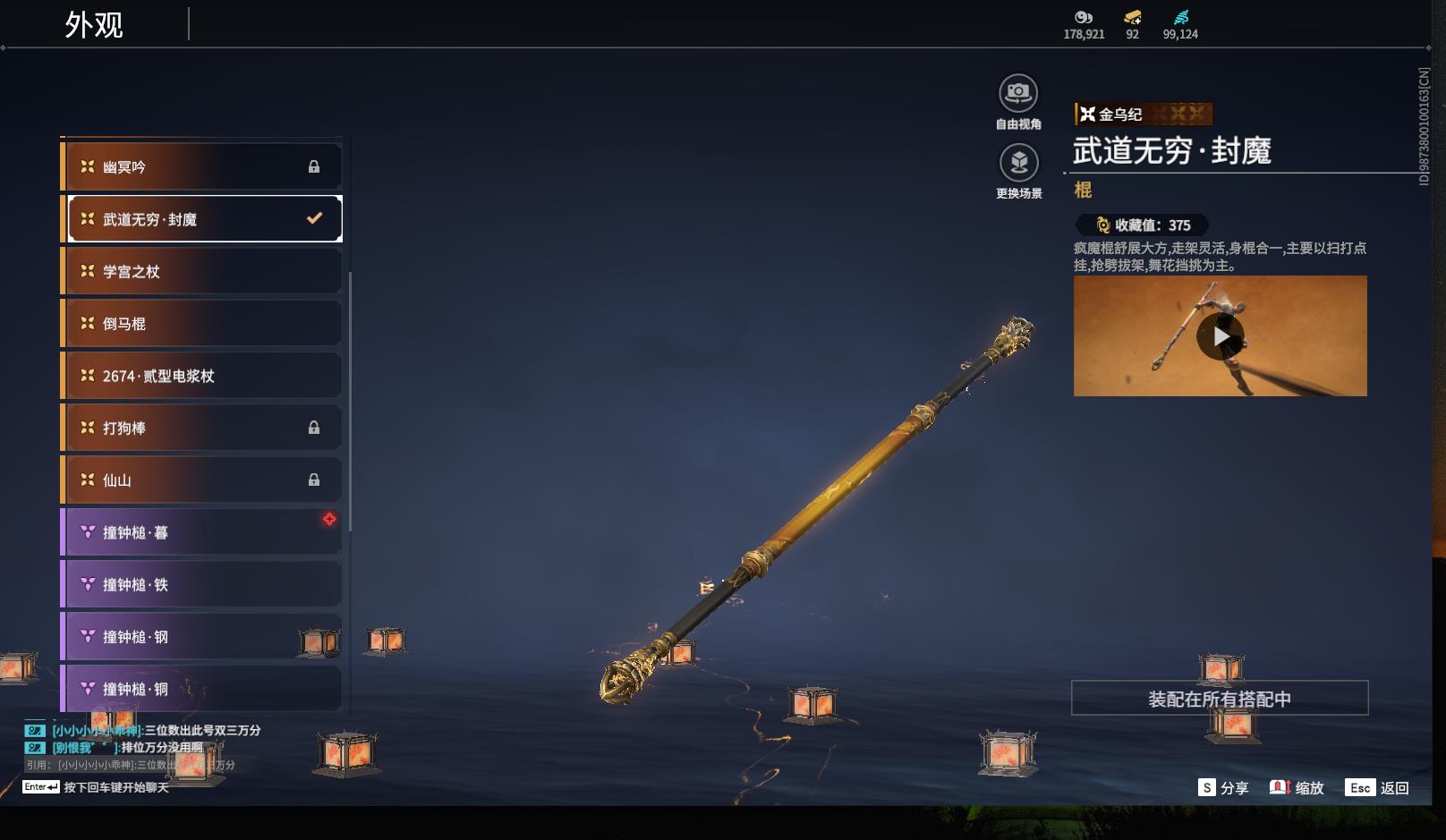Screen dimensions: 1446x840
Task: Select the 幽冥吟 weapon skin
Action: point(202,167)
